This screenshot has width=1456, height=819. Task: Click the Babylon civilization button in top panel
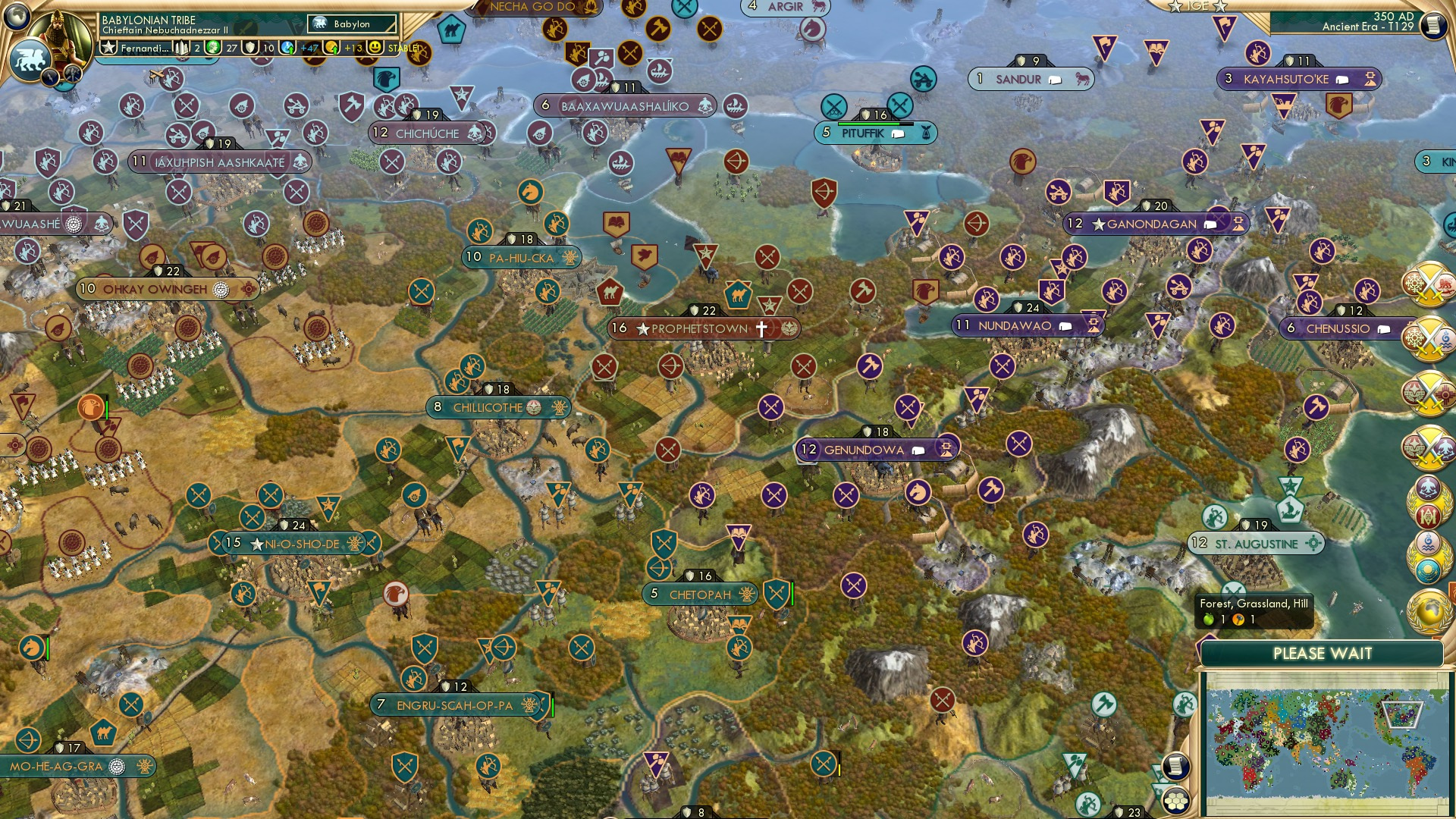coord(352,24)
